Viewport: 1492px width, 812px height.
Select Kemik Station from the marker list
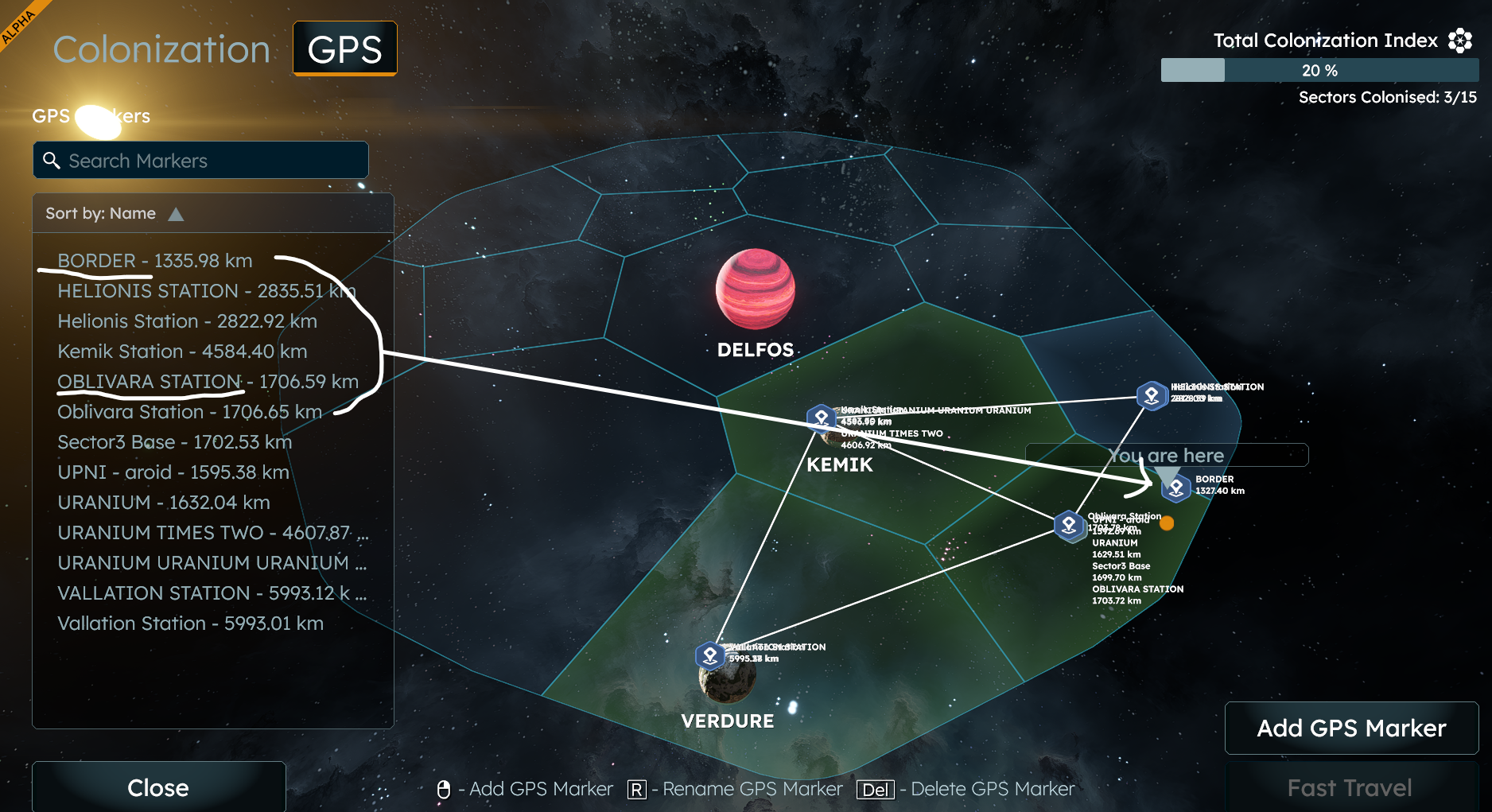pos(182,352)
